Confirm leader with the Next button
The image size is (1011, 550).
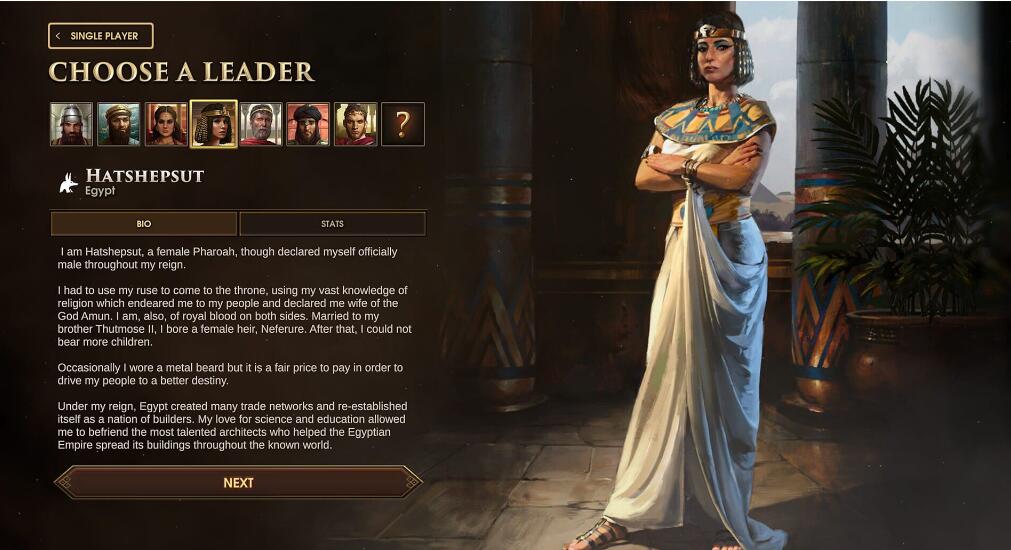pos(238,482)
